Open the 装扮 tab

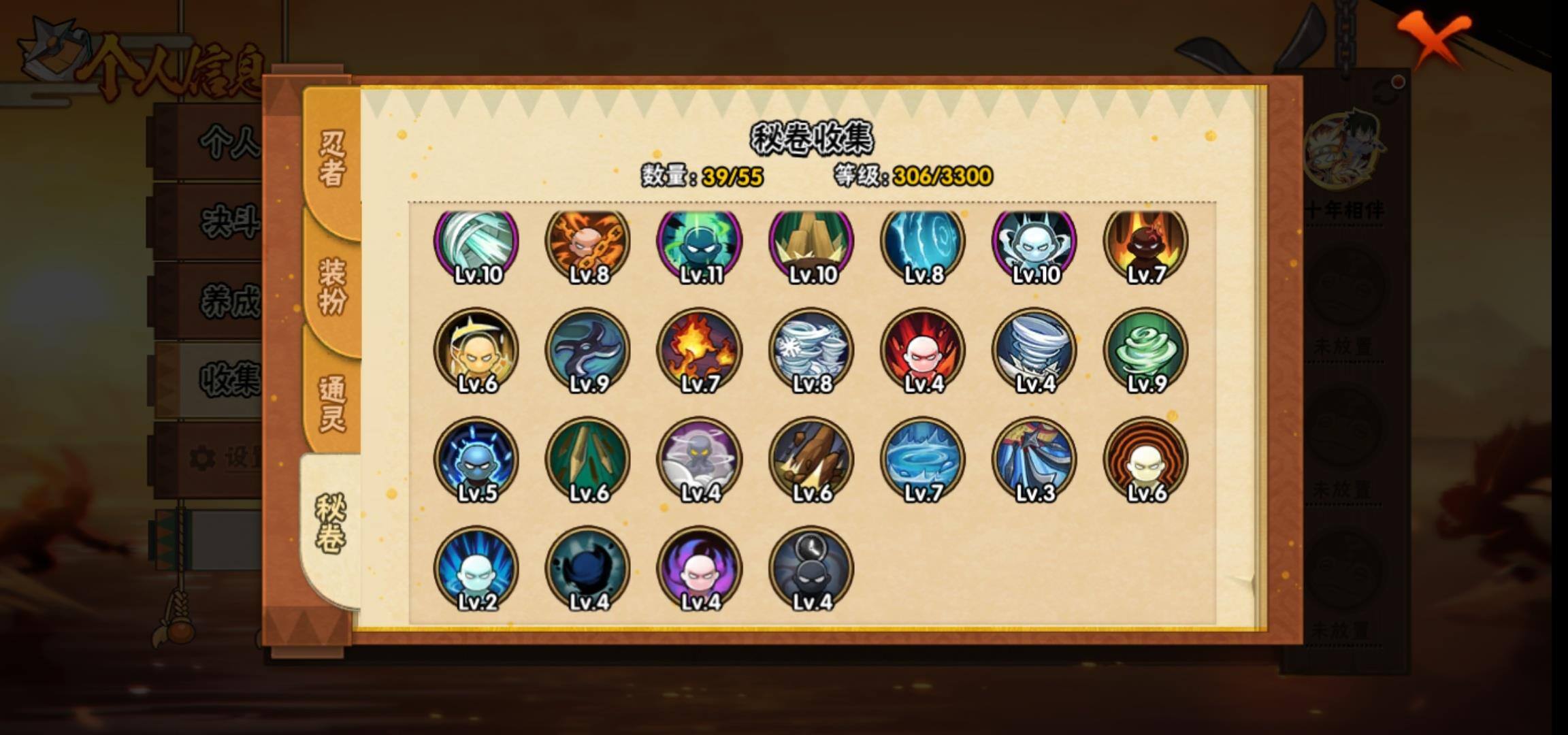pyautogui.click(x=331, y=286)
